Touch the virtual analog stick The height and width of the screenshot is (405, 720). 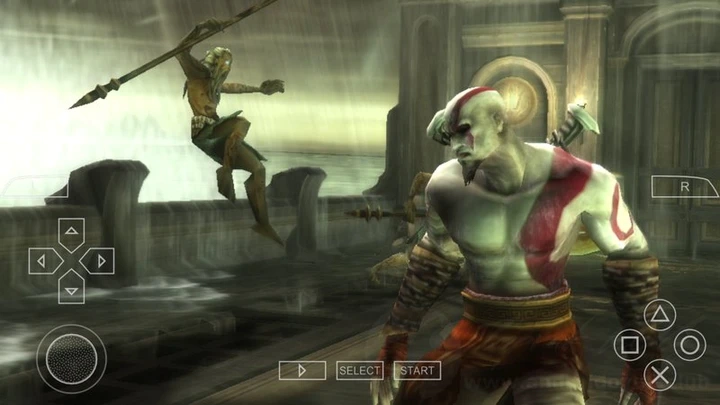(x=71, y=358)
